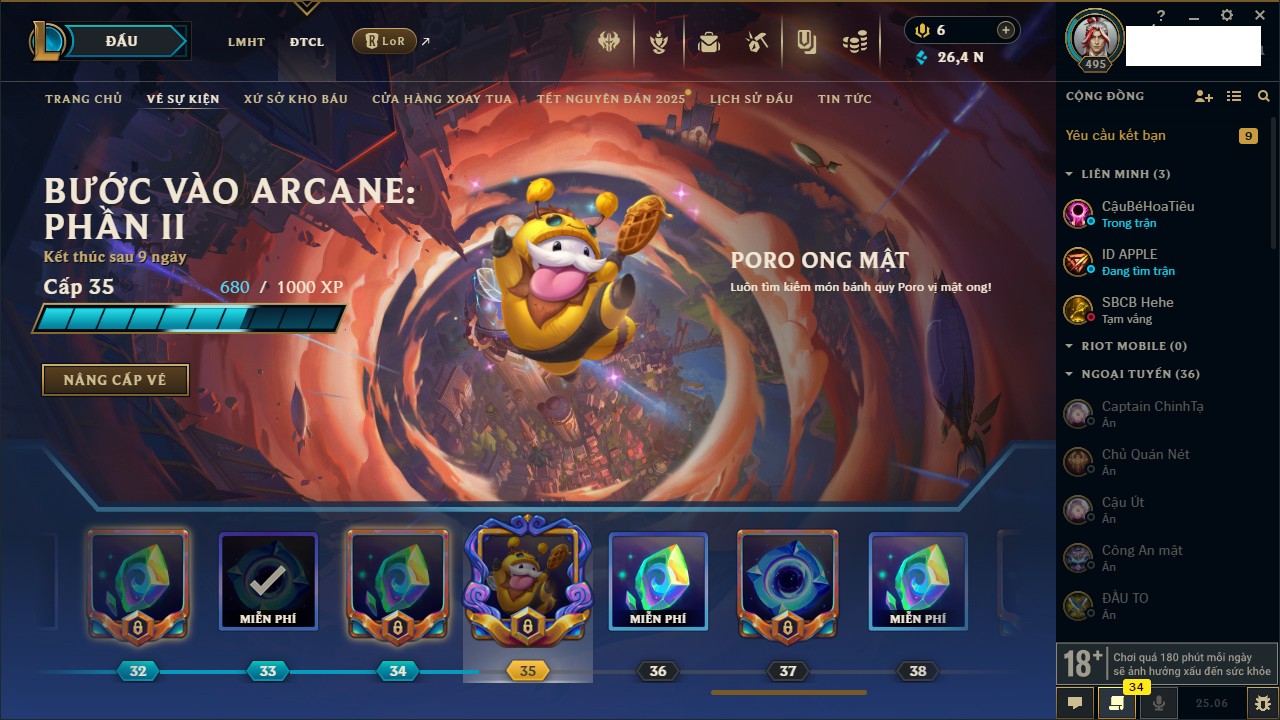Open the add friend icon

click(1203, 96)
